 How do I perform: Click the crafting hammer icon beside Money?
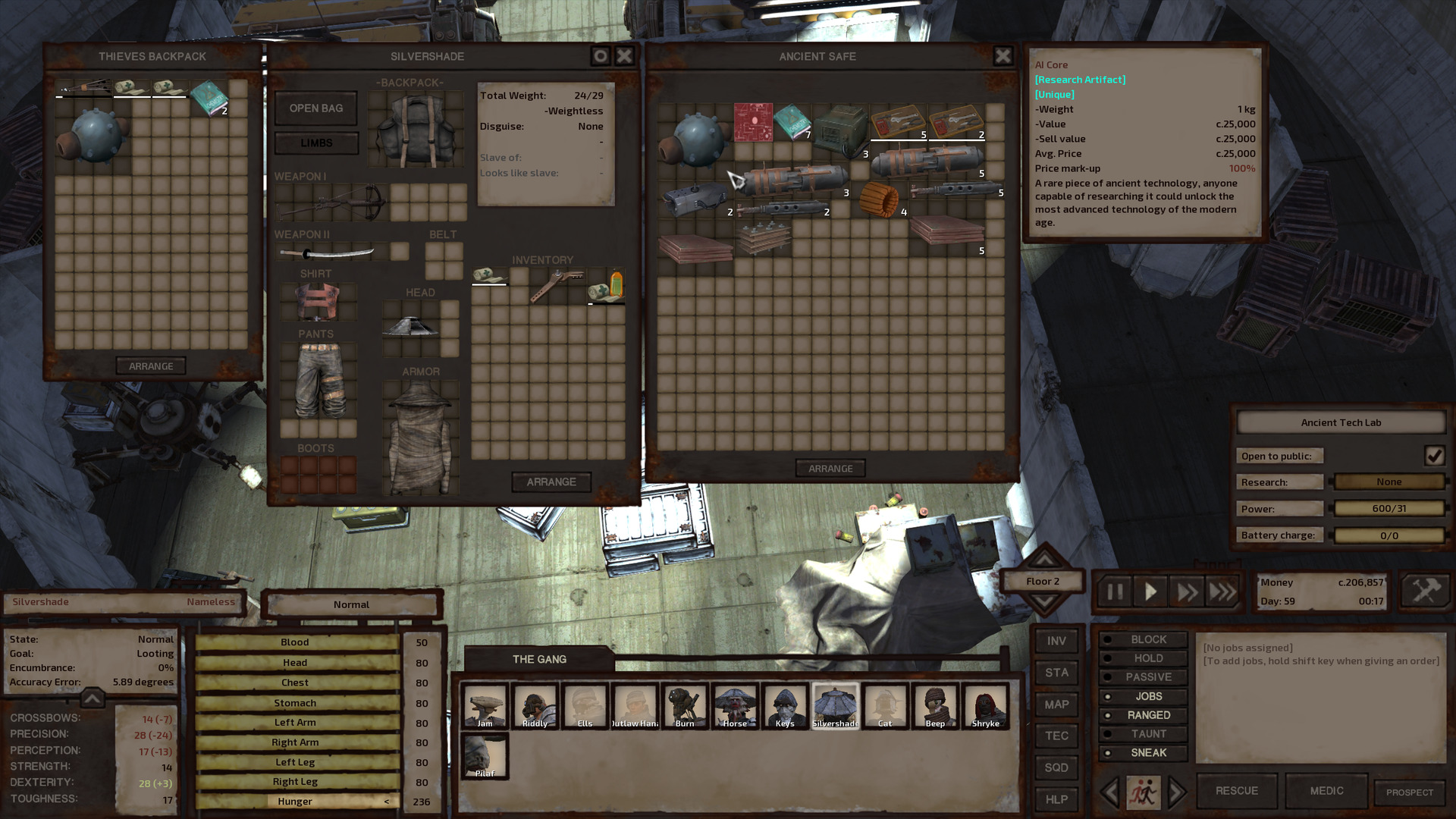point(1424,591)
